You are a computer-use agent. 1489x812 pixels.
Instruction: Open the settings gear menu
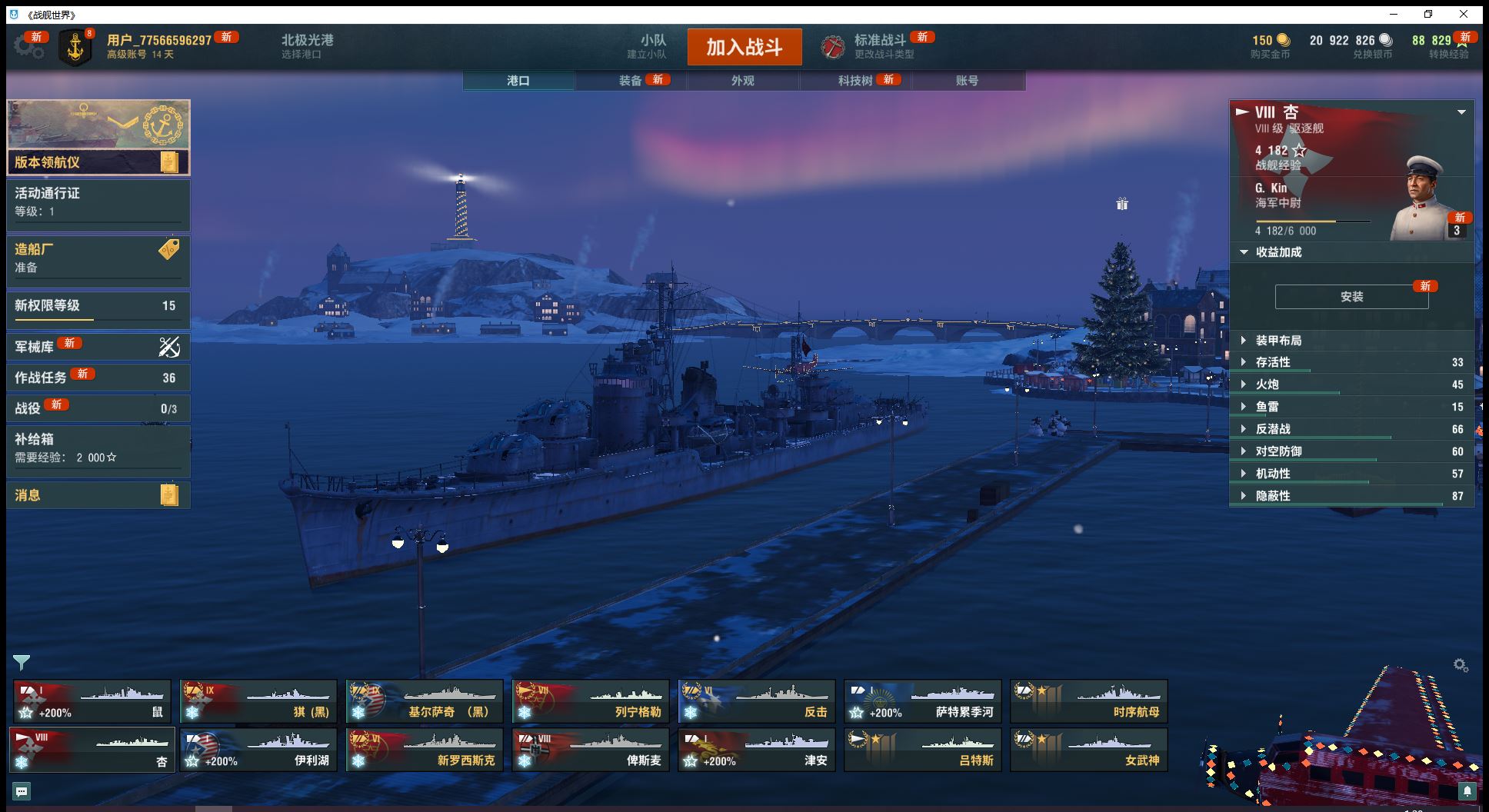click(28, 47)
